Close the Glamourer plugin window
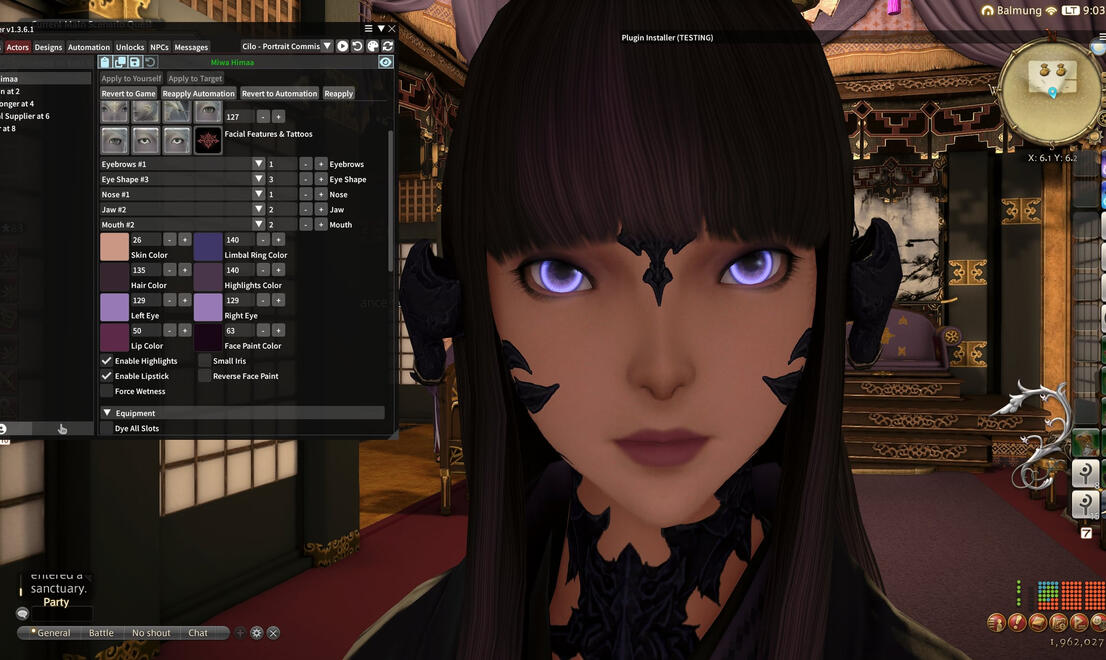 tap(392, 29)
